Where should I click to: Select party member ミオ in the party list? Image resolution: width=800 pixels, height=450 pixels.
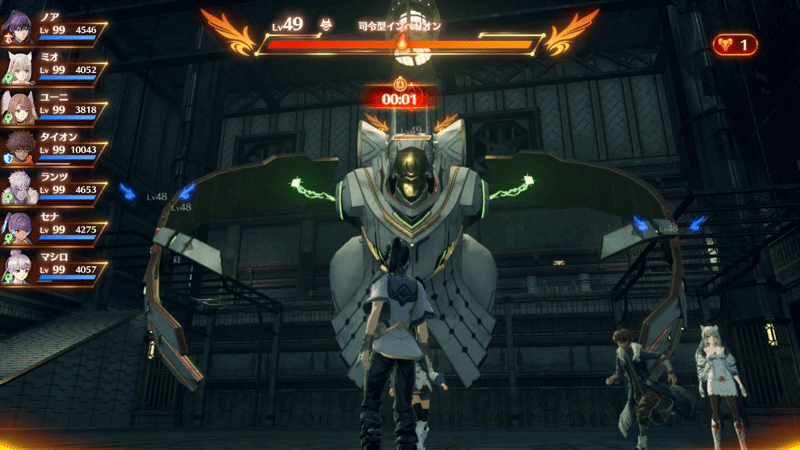click(x=55, y=64)
